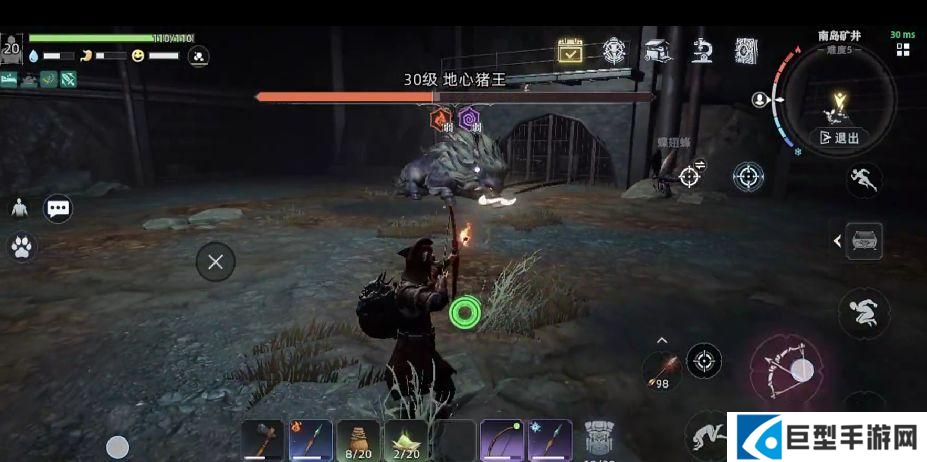Open the four-square menu grid icon

pos(903,50)
